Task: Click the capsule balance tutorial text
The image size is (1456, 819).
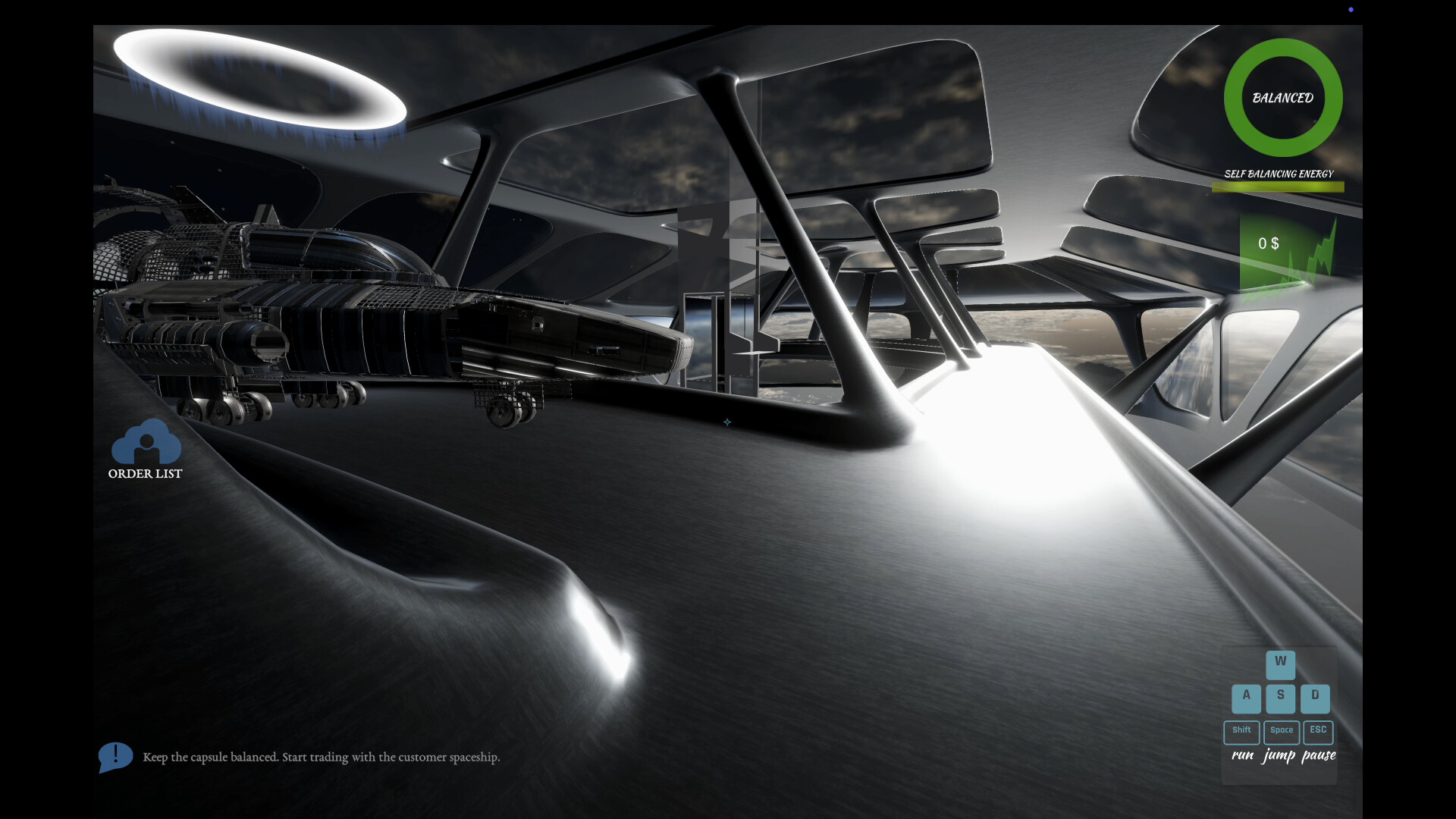Action: [x=322, y=757]
